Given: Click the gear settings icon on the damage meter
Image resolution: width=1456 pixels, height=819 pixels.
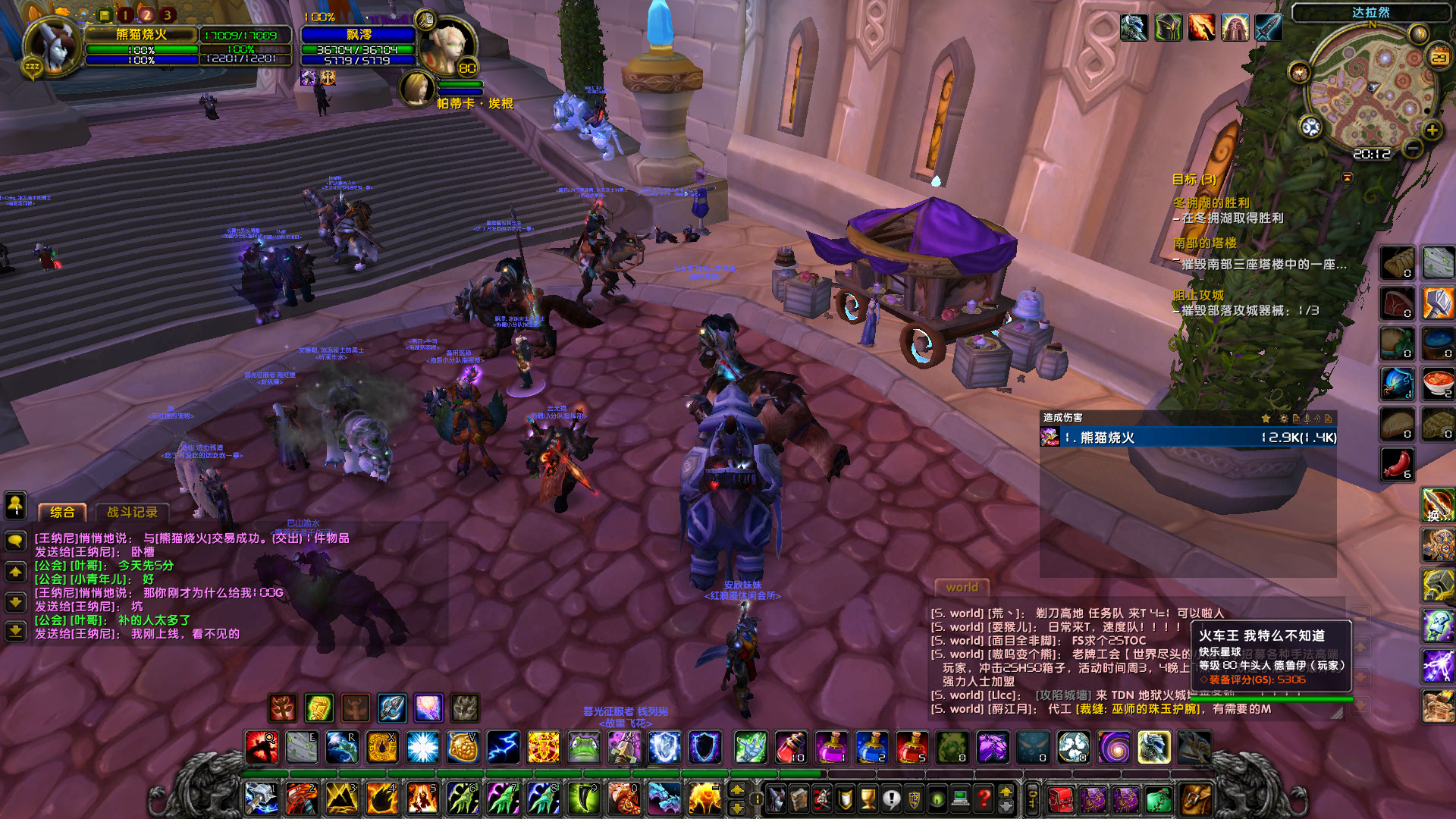Looking at the screenshot, I should pos(1284,419).
